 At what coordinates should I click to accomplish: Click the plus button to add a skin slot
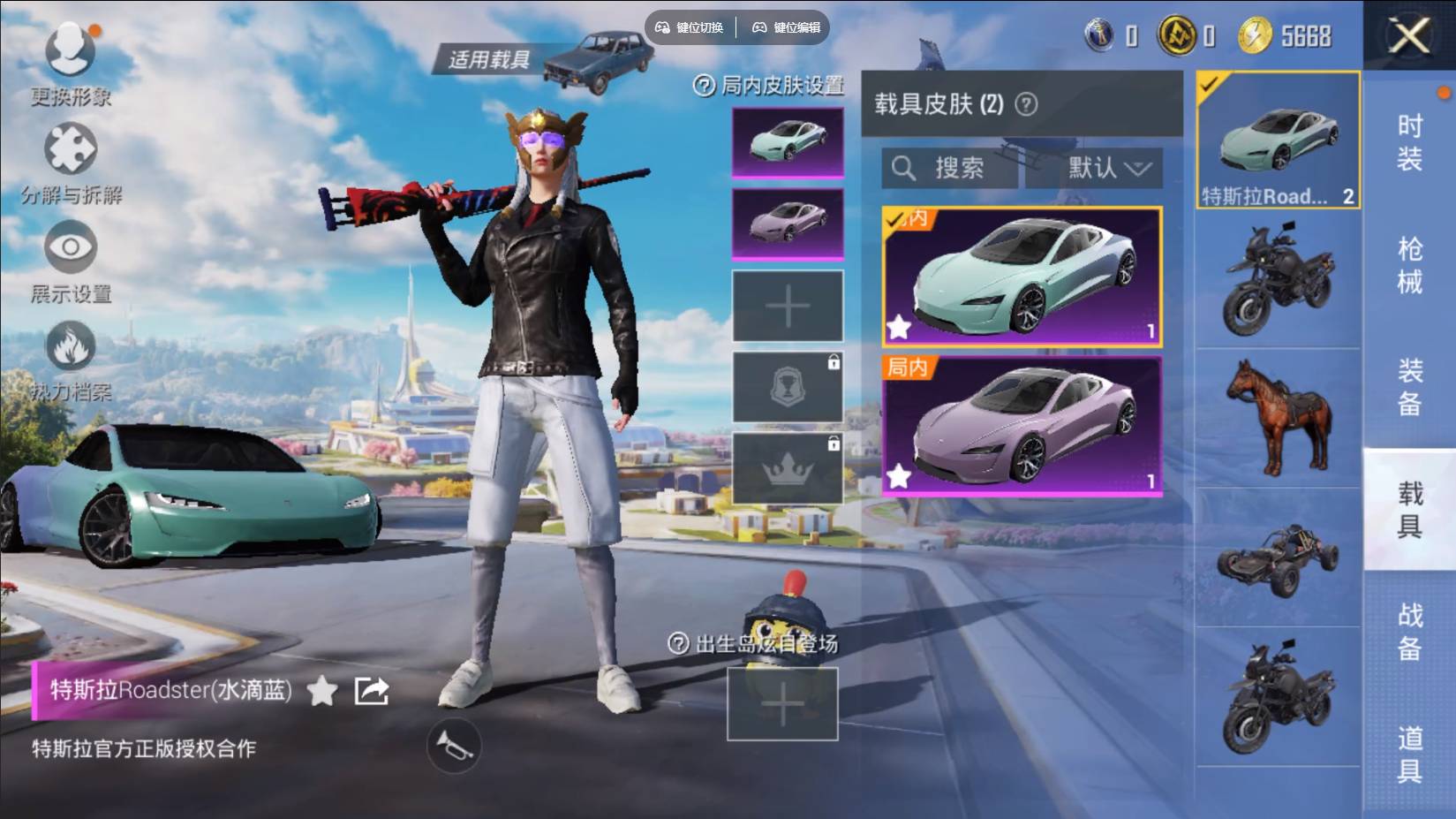pos(786,305)
